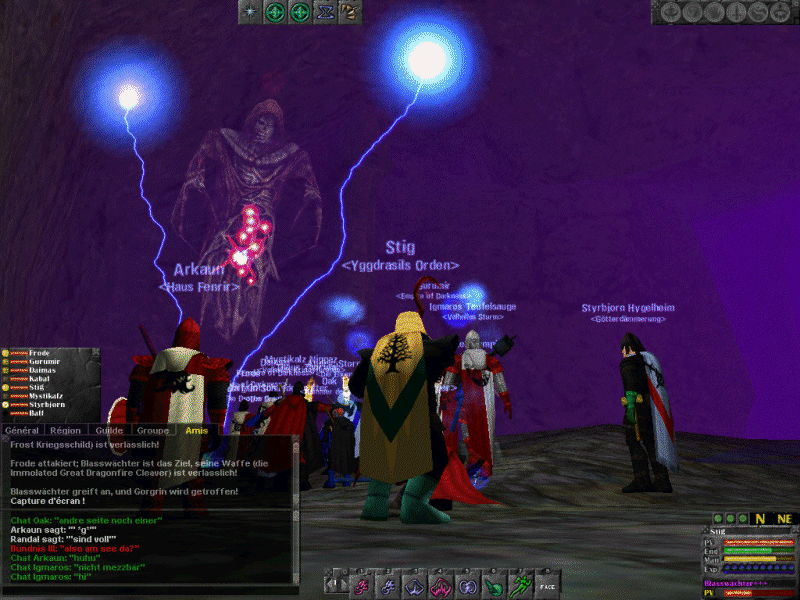Close the group list panel

[96, 352]
